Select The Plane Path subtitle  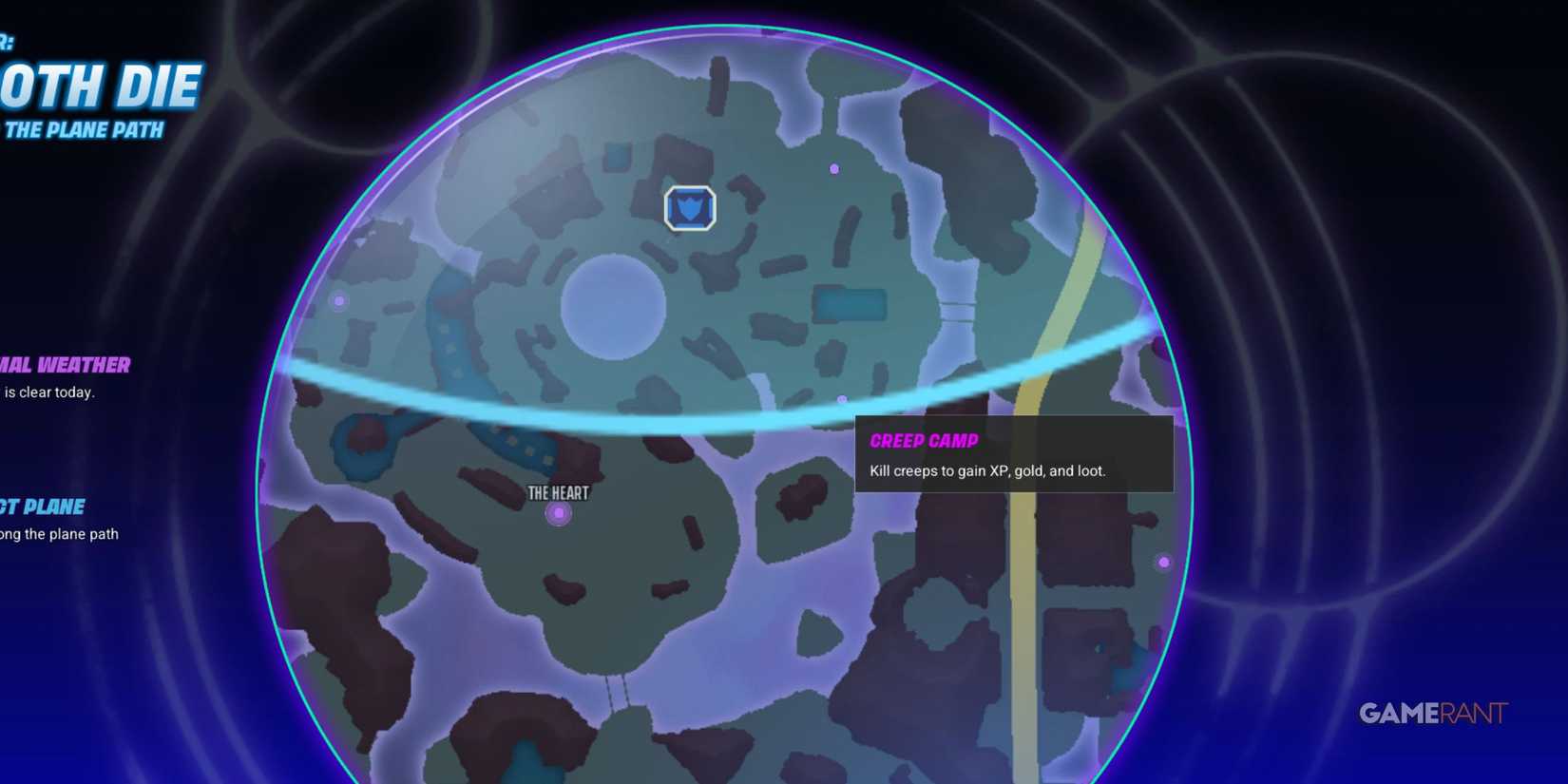[x=84, y=130]
